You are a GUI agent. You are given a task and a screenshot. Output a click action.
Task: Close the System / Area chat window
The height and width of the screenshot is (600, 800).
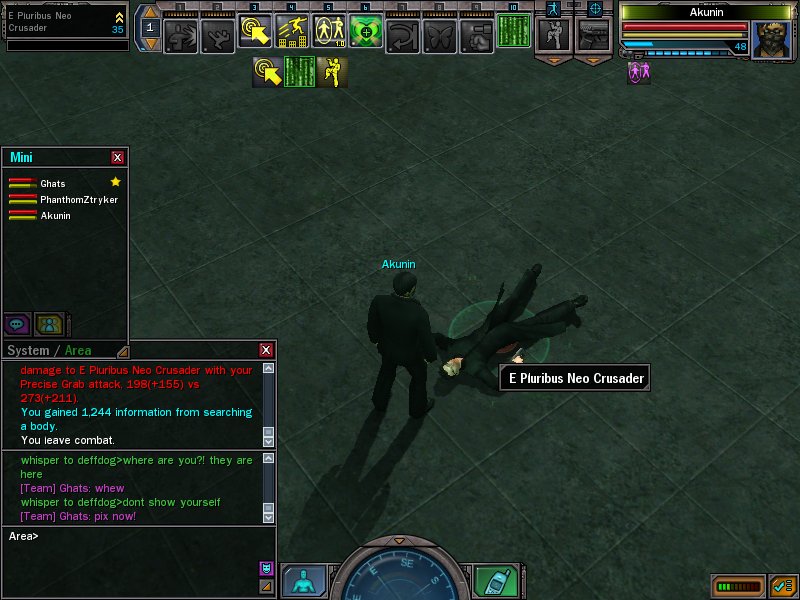click(266, 350)
